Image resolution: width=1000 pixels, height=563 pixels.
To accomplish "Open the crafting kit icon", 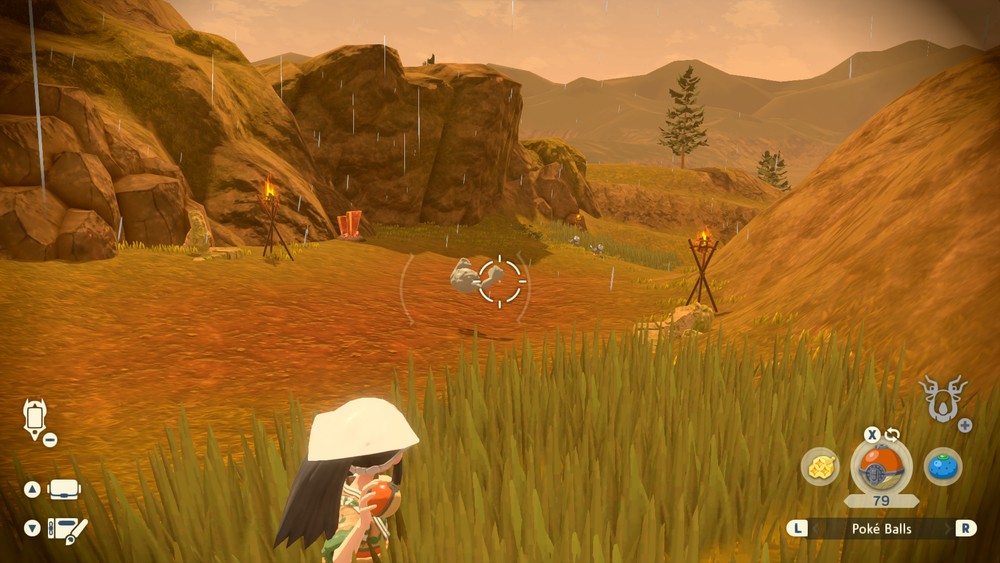I will click(68, 528).
